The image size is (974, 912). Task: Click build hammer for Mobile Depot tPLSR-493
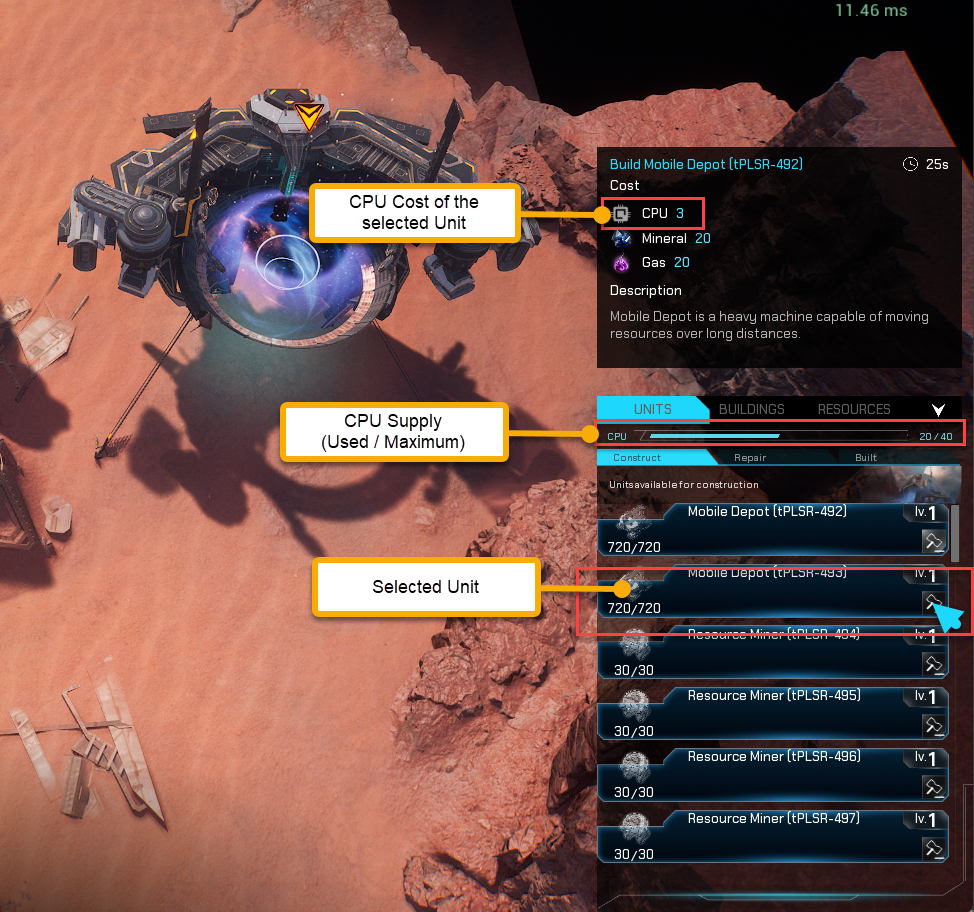[x=933, y=602]
